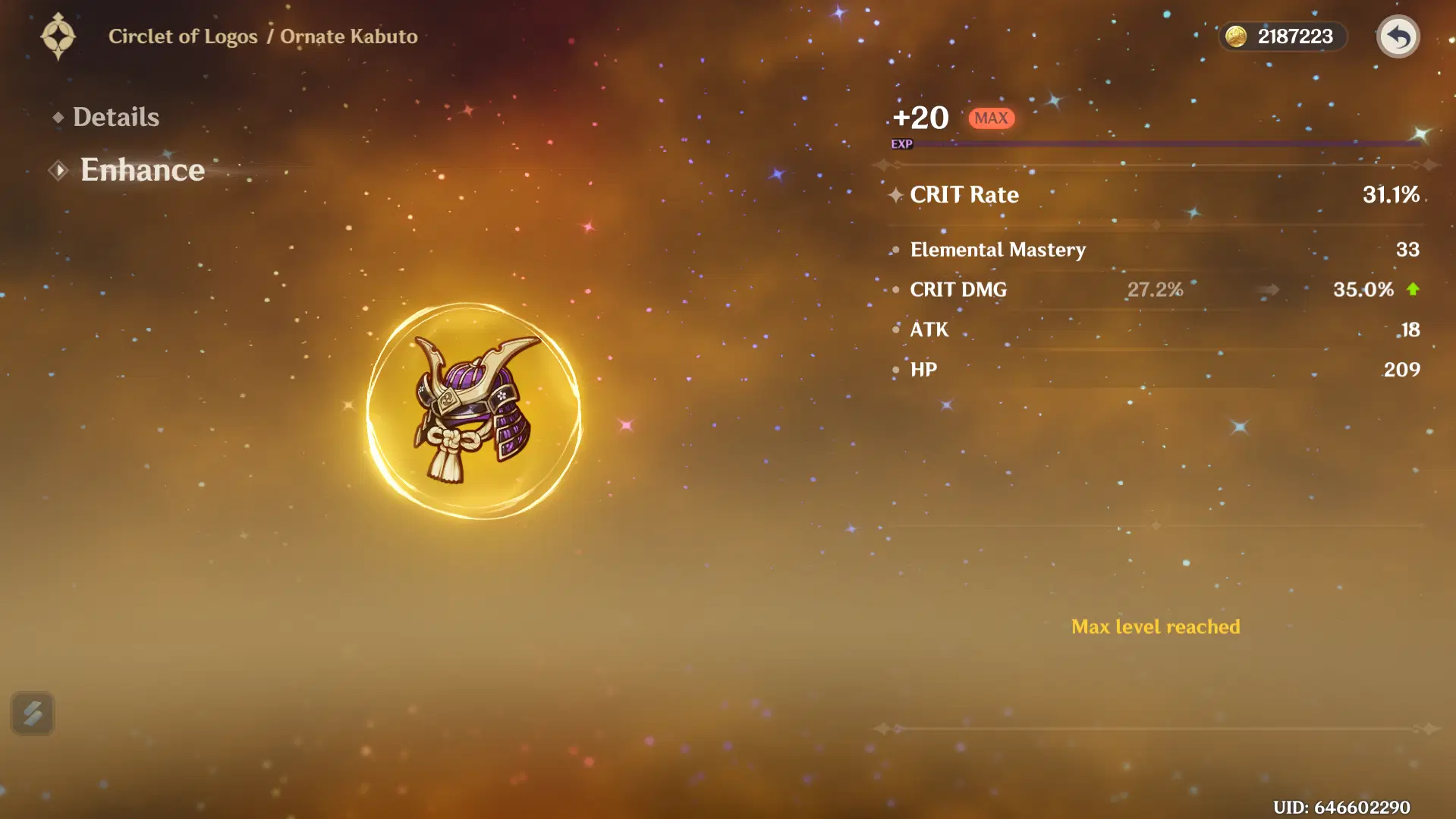Viewport: 1456px width, 819px height.
Task: Select the star icon beside CRIT Rate
Action: (895, 194)
